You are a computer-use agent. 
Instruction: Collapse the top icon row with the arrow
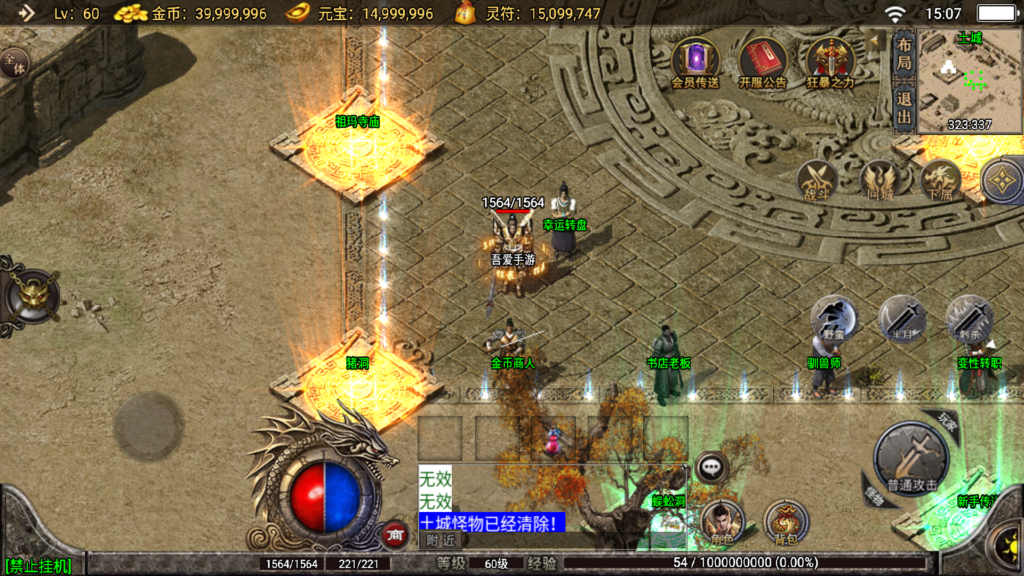[x=877, y=41]
